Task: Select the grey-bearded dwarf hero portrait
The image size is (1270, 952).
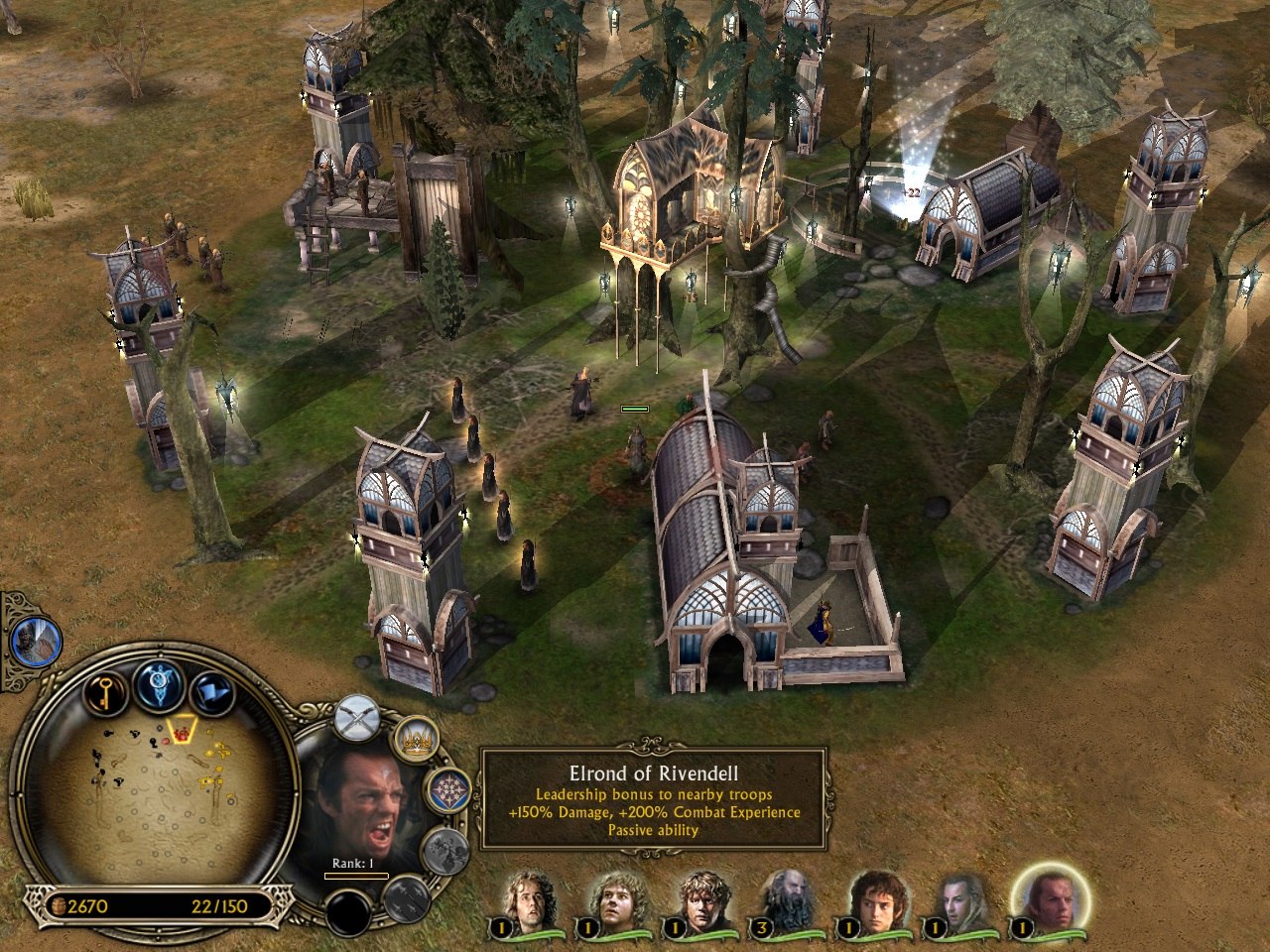Action: [x=791, y=902]
